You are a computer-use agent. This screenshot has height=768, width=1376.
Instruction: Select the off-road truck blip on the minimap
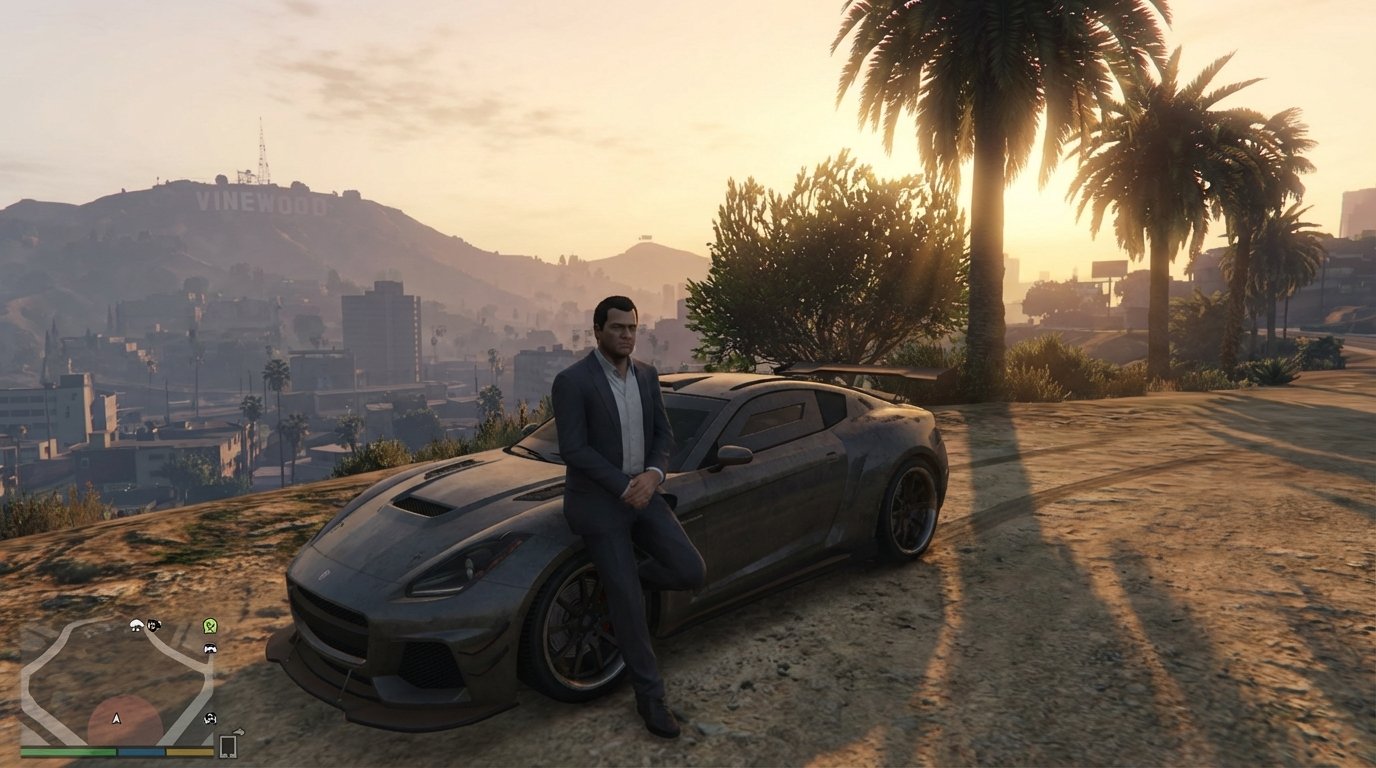pyautogui.click(x=154, y=626)
